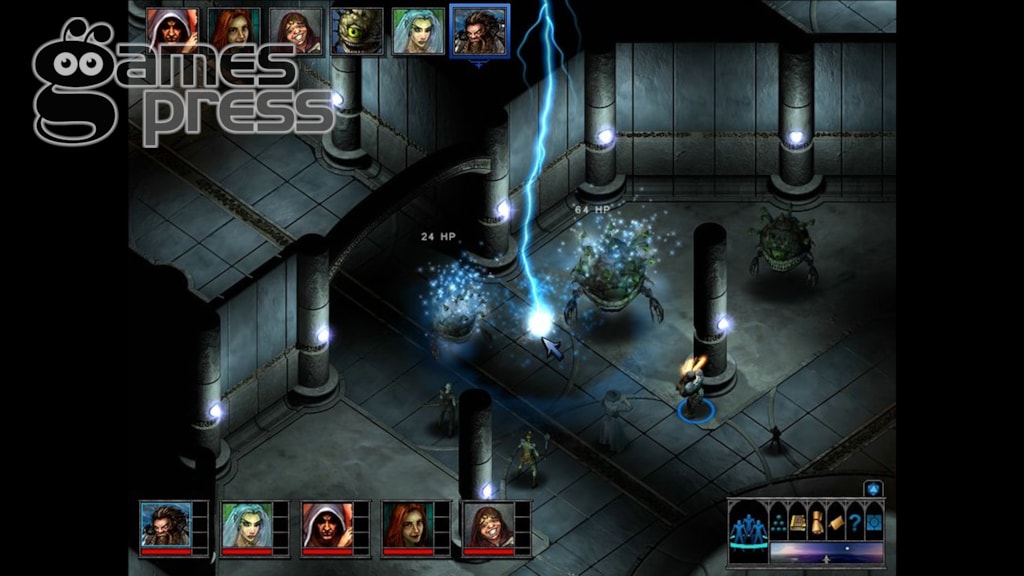1024x576 pixels.
Task: Pick the red-haired woman in the party panel
Action: (407, 525)
